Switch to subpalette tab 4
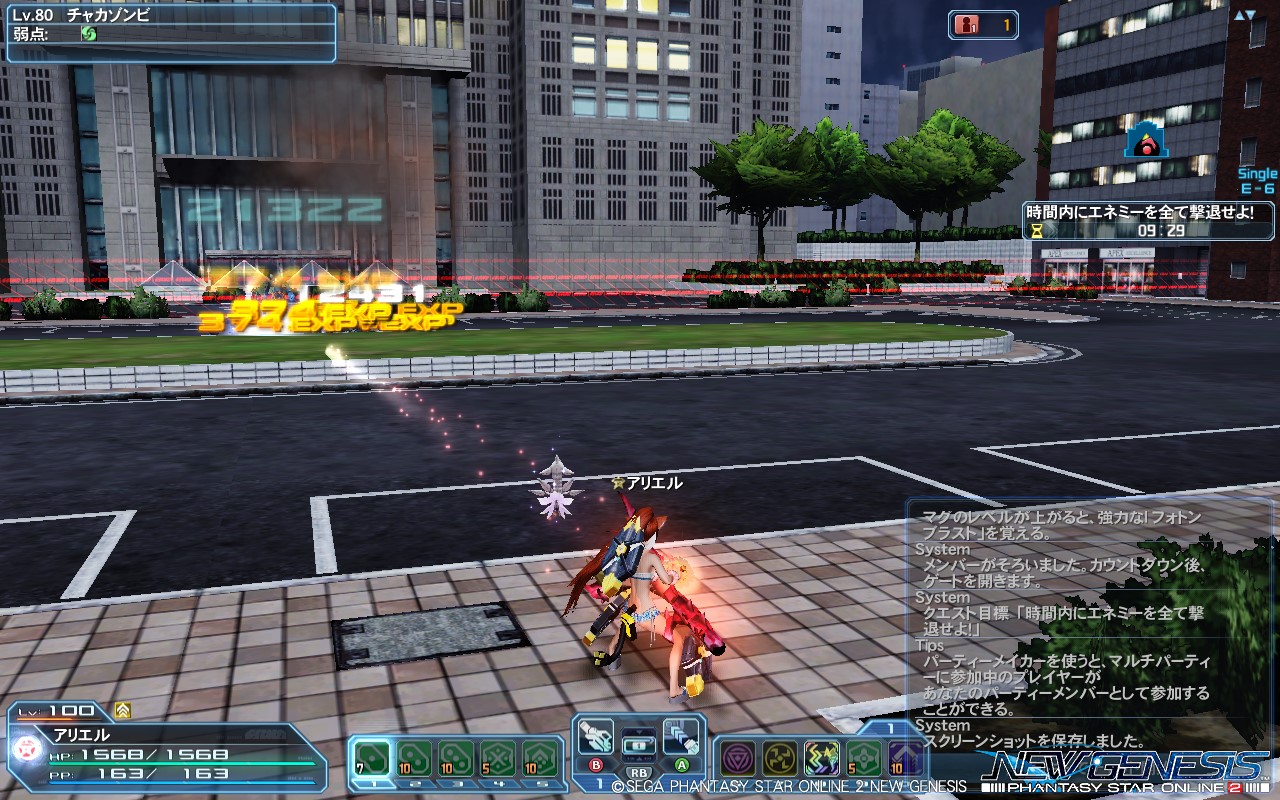The image size is (1280, 800). (x=498, y=783)
